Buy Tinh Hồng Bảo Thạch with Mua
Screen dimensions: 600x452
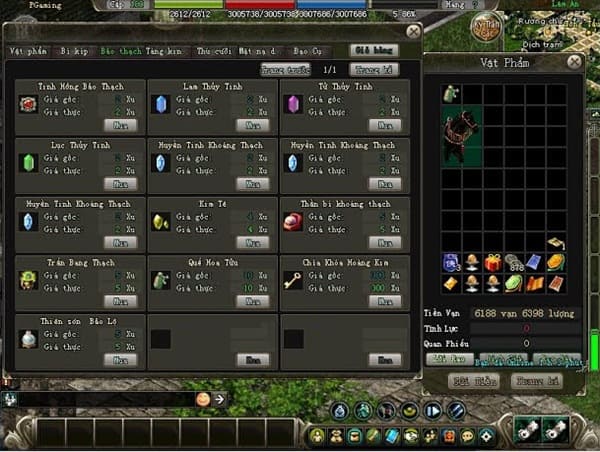[121, 126]
